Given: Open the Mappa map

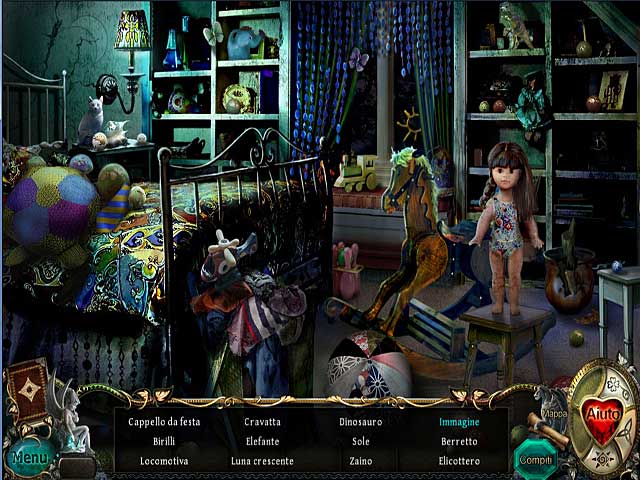Looking at the screenshot, I should pyautogui.click(x=554, y=413).
